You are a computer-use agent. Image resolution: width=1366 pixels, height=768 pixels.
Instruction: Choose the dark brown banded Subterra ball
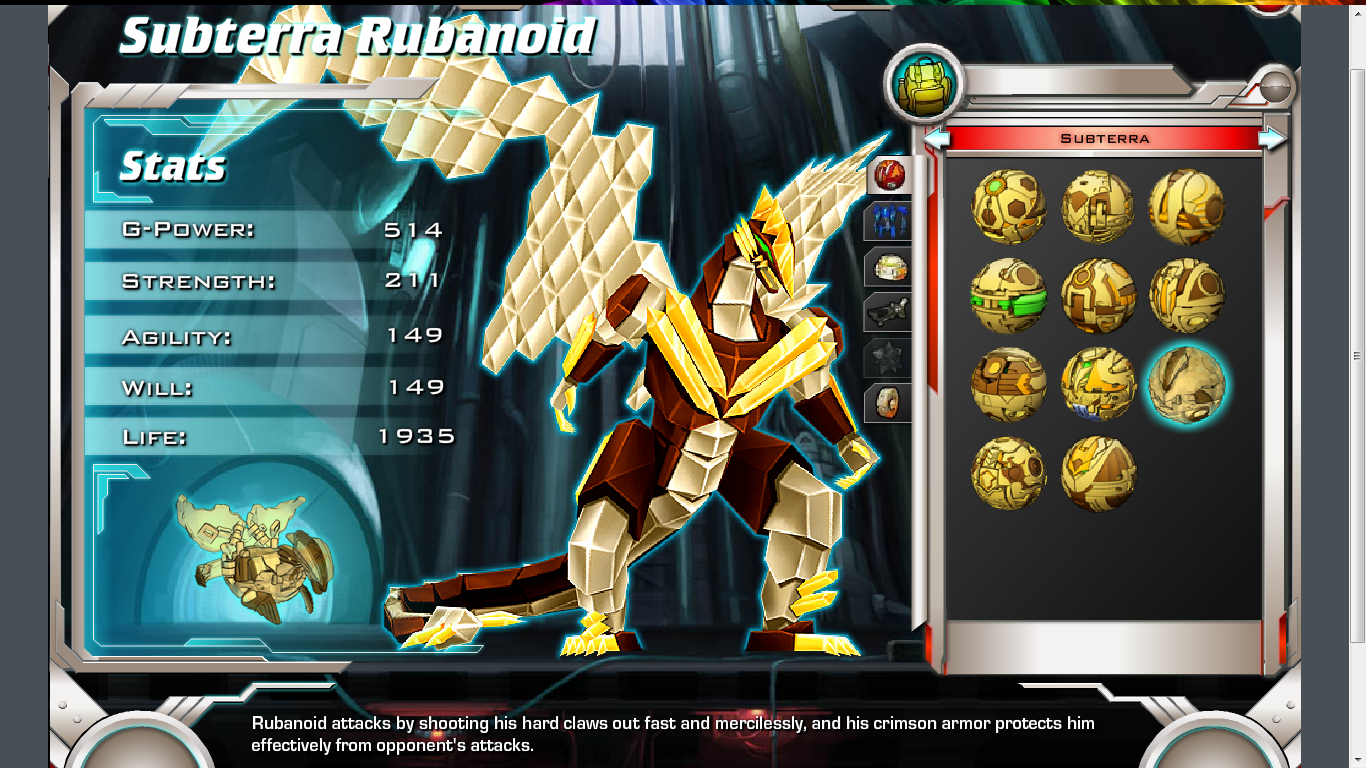click(x=1008, y=385)
